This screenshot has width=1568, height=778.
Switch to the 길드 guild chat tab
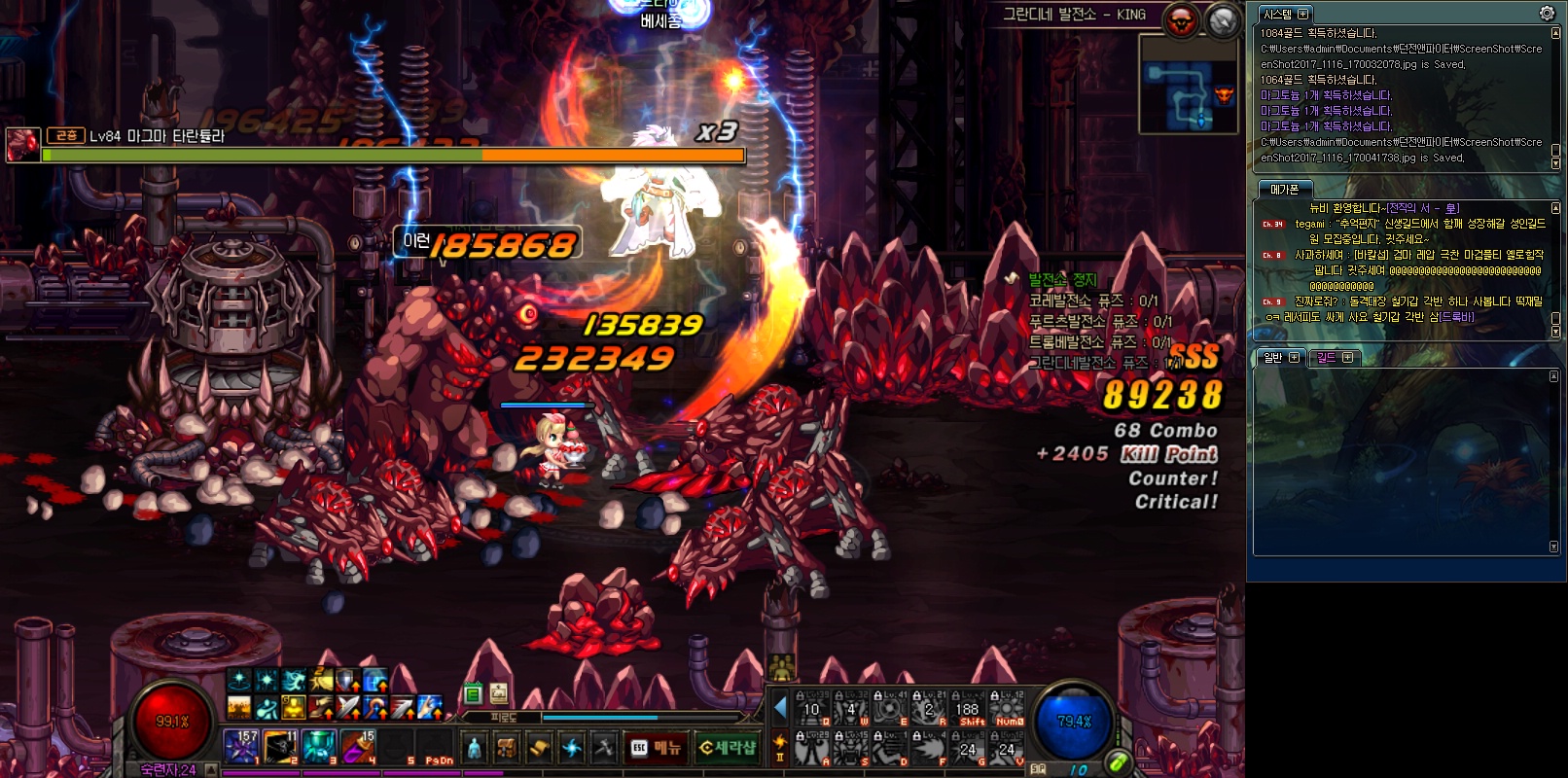point(1327,358)
